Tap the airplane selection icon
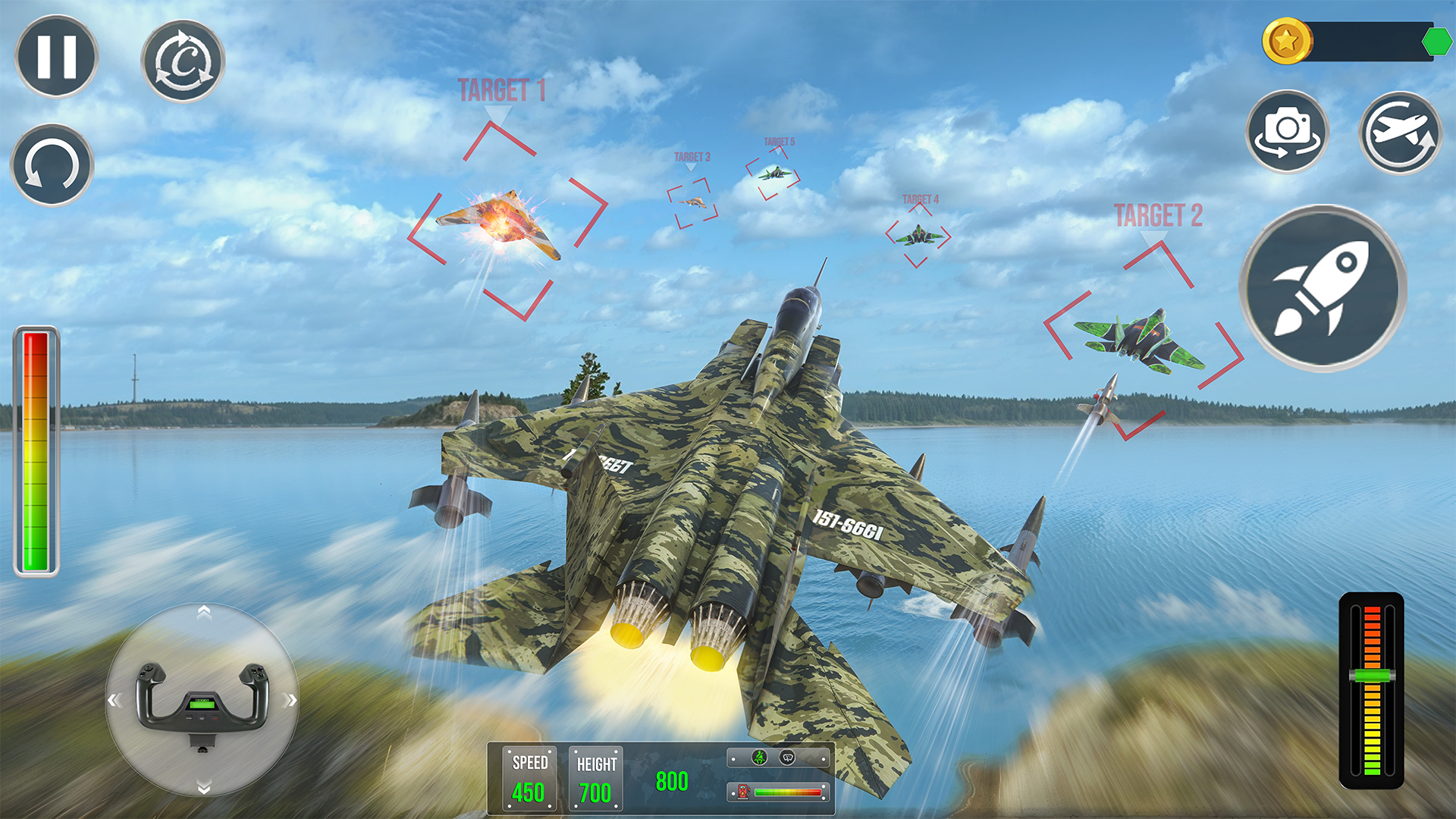Viewport: 1456px width, 819px height. point(1400,130)
